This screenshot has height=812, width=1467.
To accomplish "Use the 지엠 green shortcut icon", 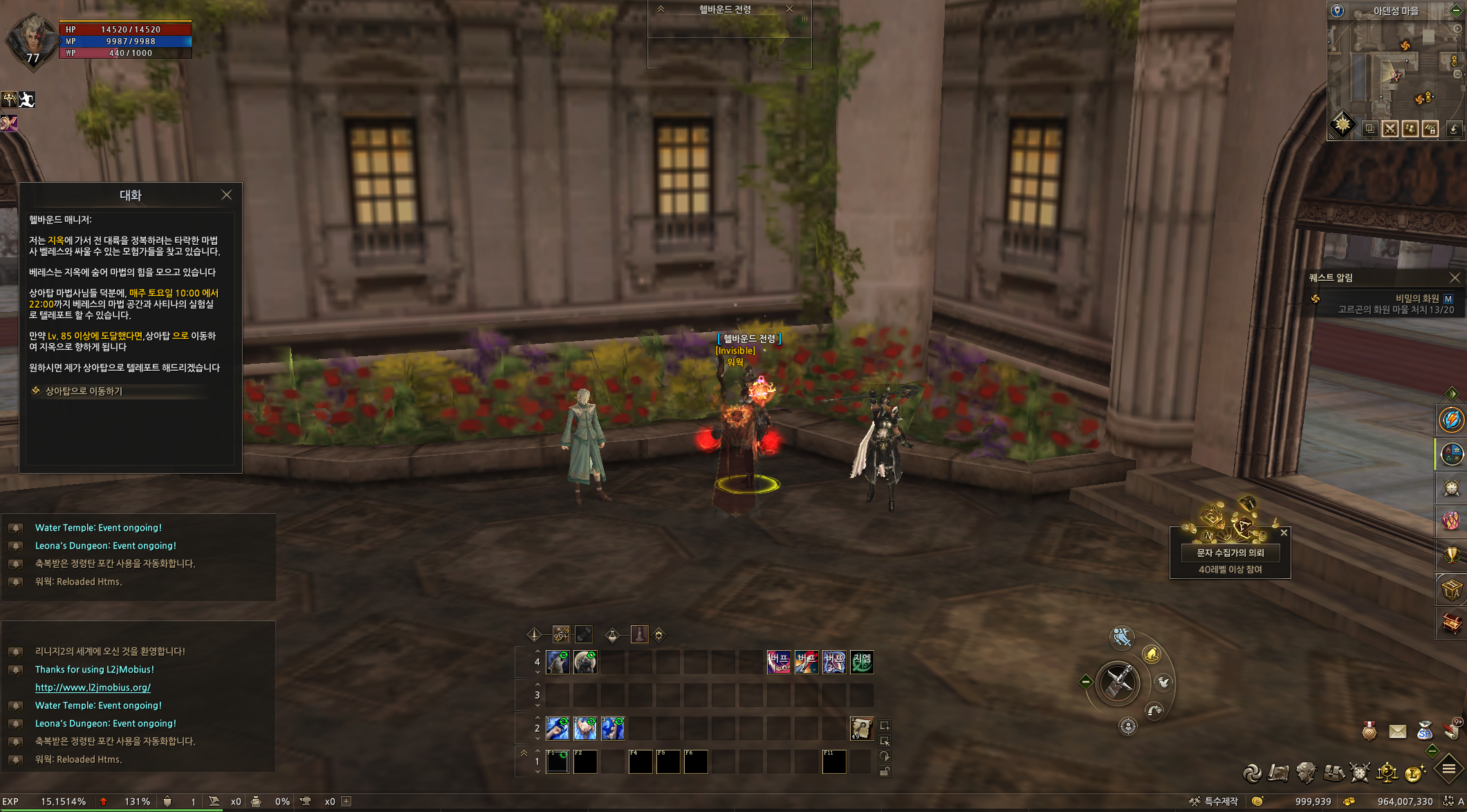I will point(862,662).
